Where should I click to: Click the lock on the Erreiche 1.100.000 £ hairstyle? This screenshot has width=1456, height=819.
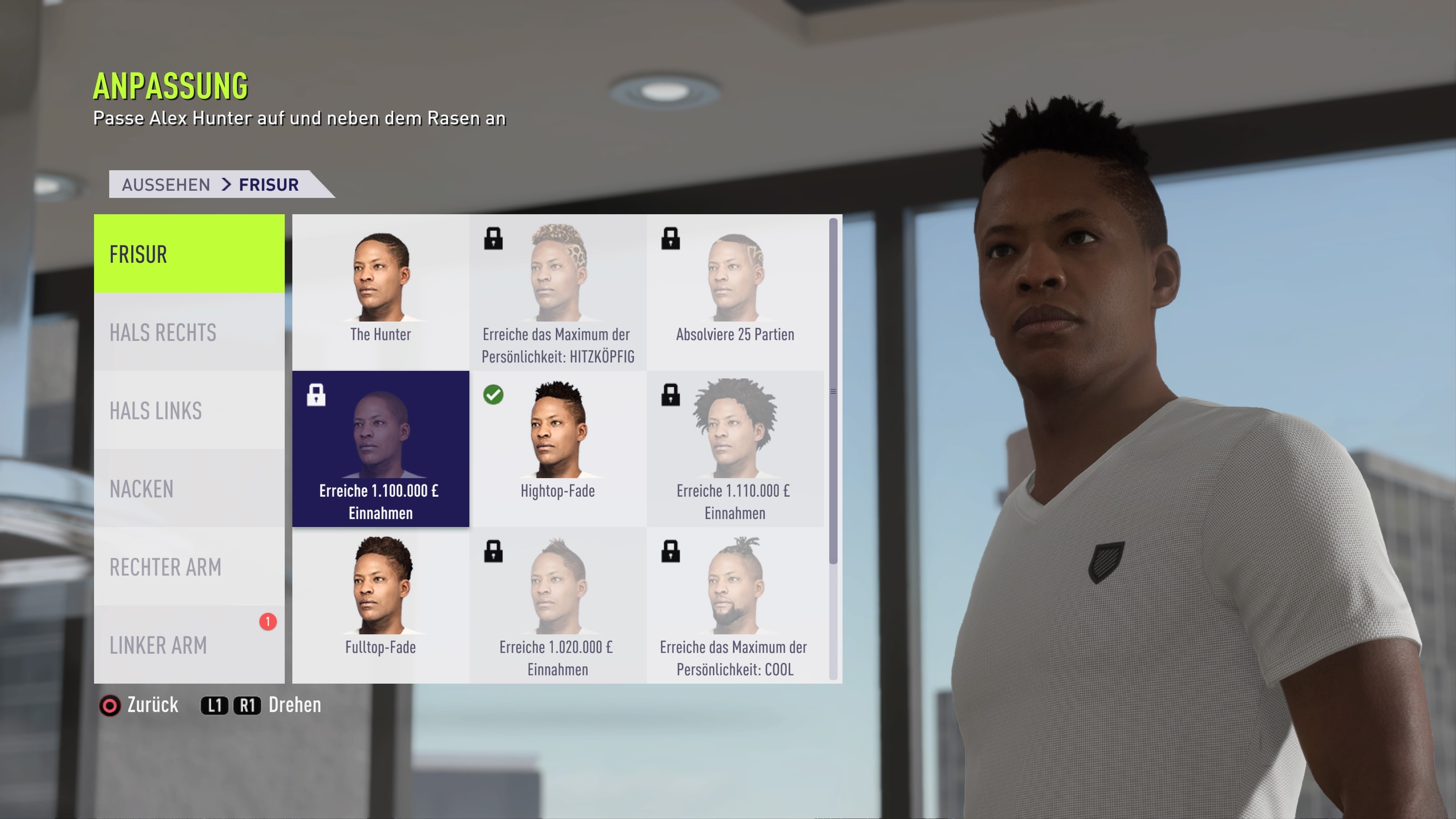click(317, 395)
